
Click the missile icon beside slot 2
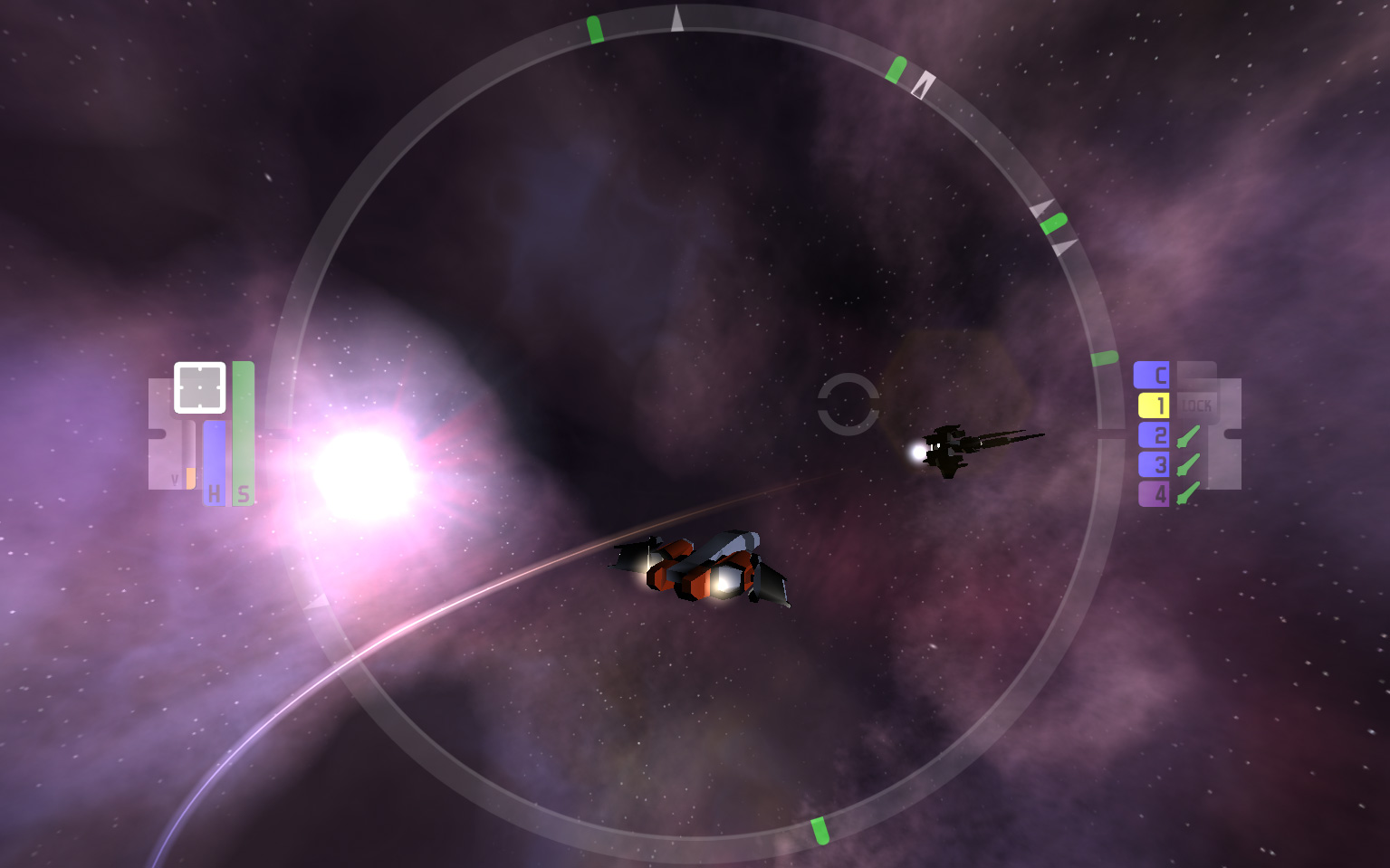[x=1189, y=434]
